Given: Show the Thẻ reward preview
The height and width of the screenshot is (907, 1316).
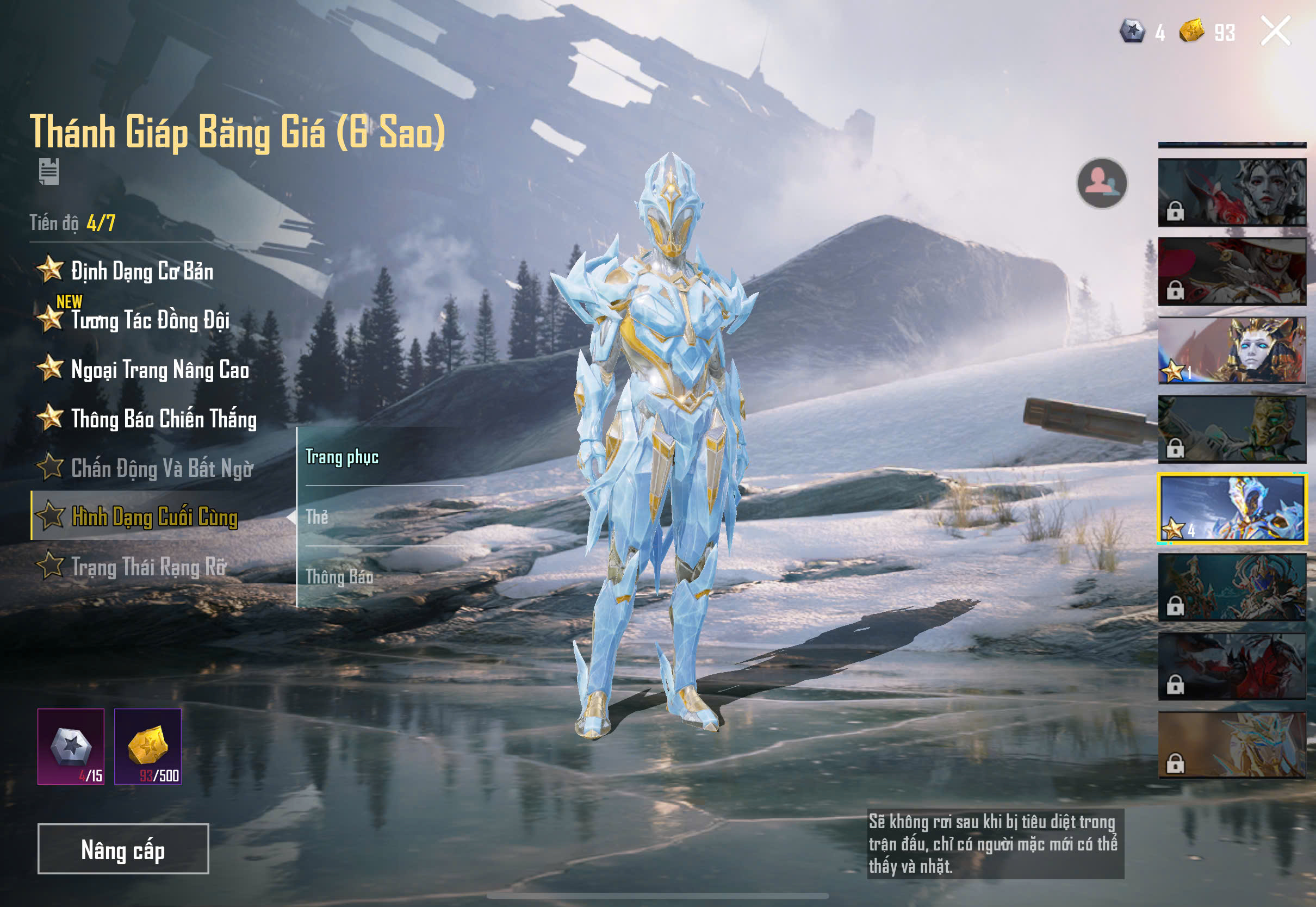Looking at the screenshot, I should tap(317, 517).
